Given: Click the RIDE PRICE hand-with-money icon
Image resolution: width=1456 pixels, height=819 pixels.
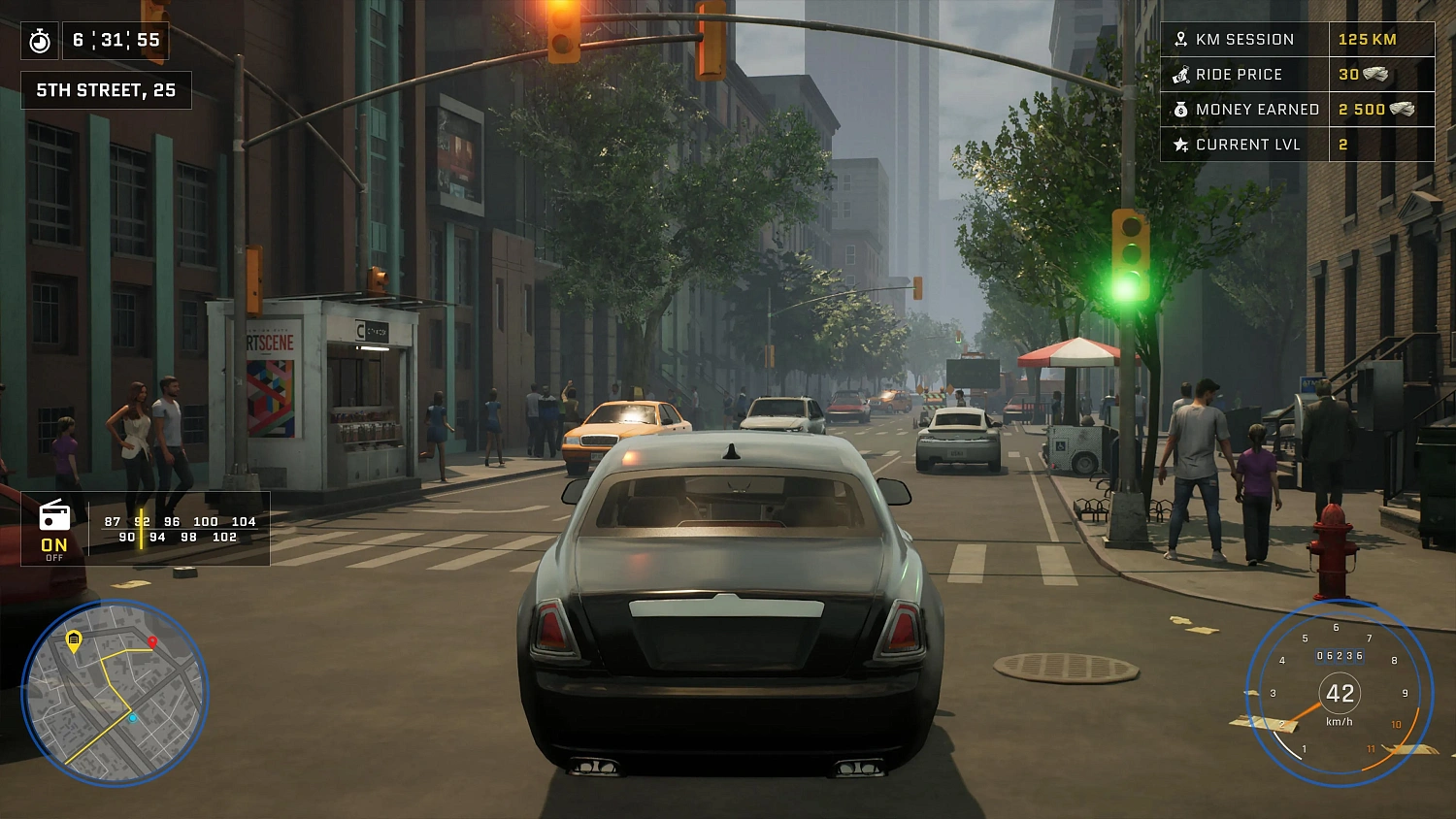Looking at the screenshot, I should tap(1180, 74).
